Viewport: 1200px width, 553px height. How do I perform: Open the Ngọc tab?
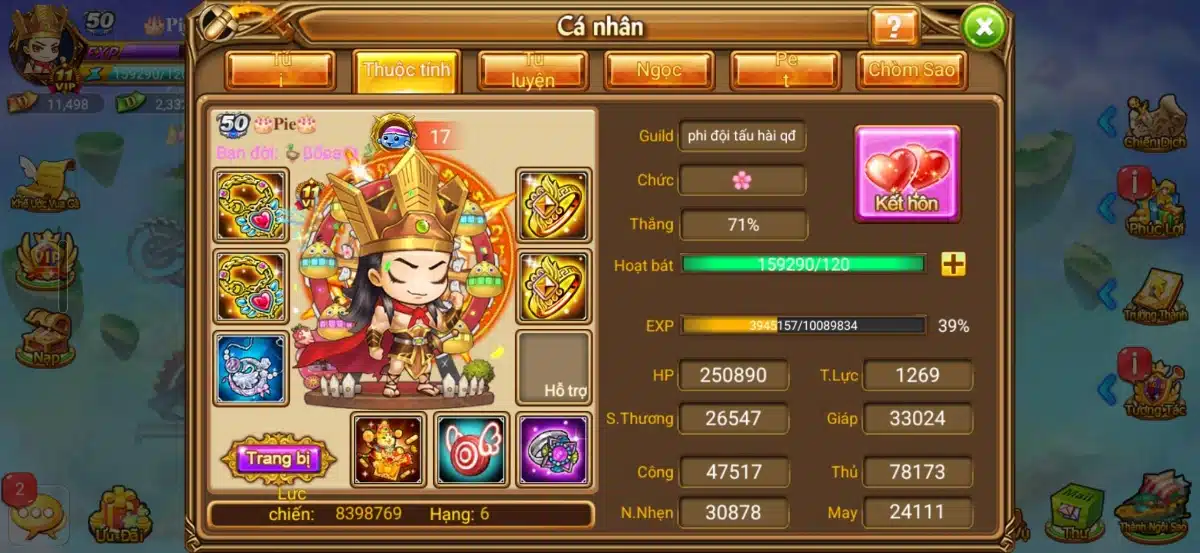point(659,71)
